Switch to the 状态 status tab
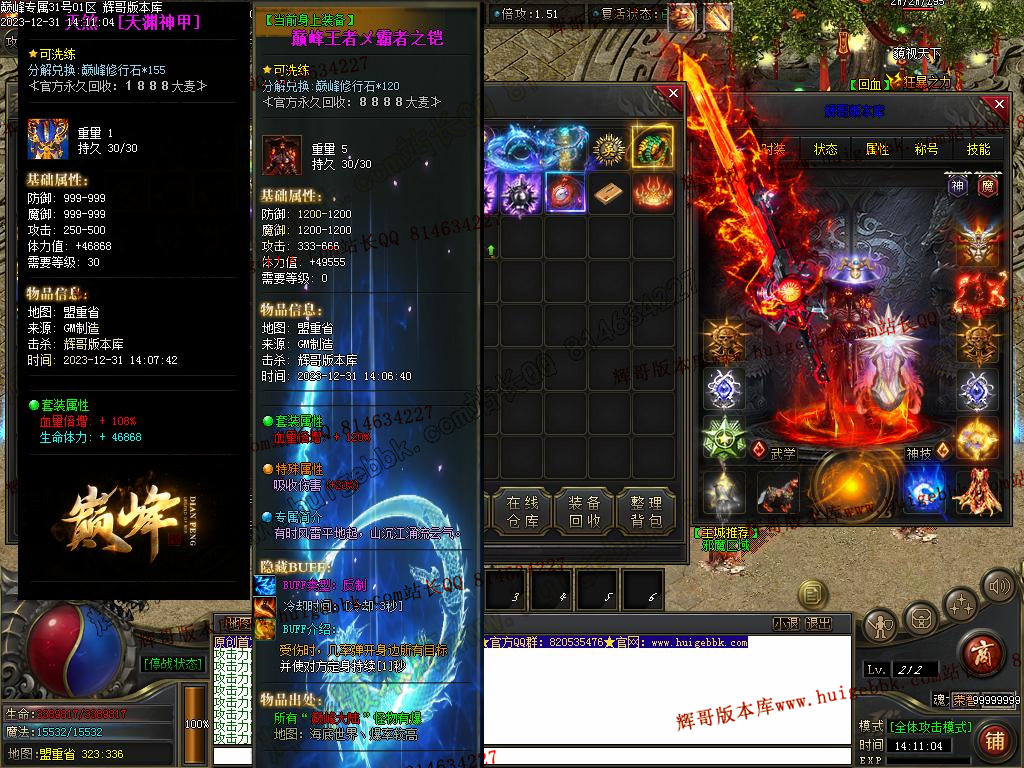 (x=825, y=149)
